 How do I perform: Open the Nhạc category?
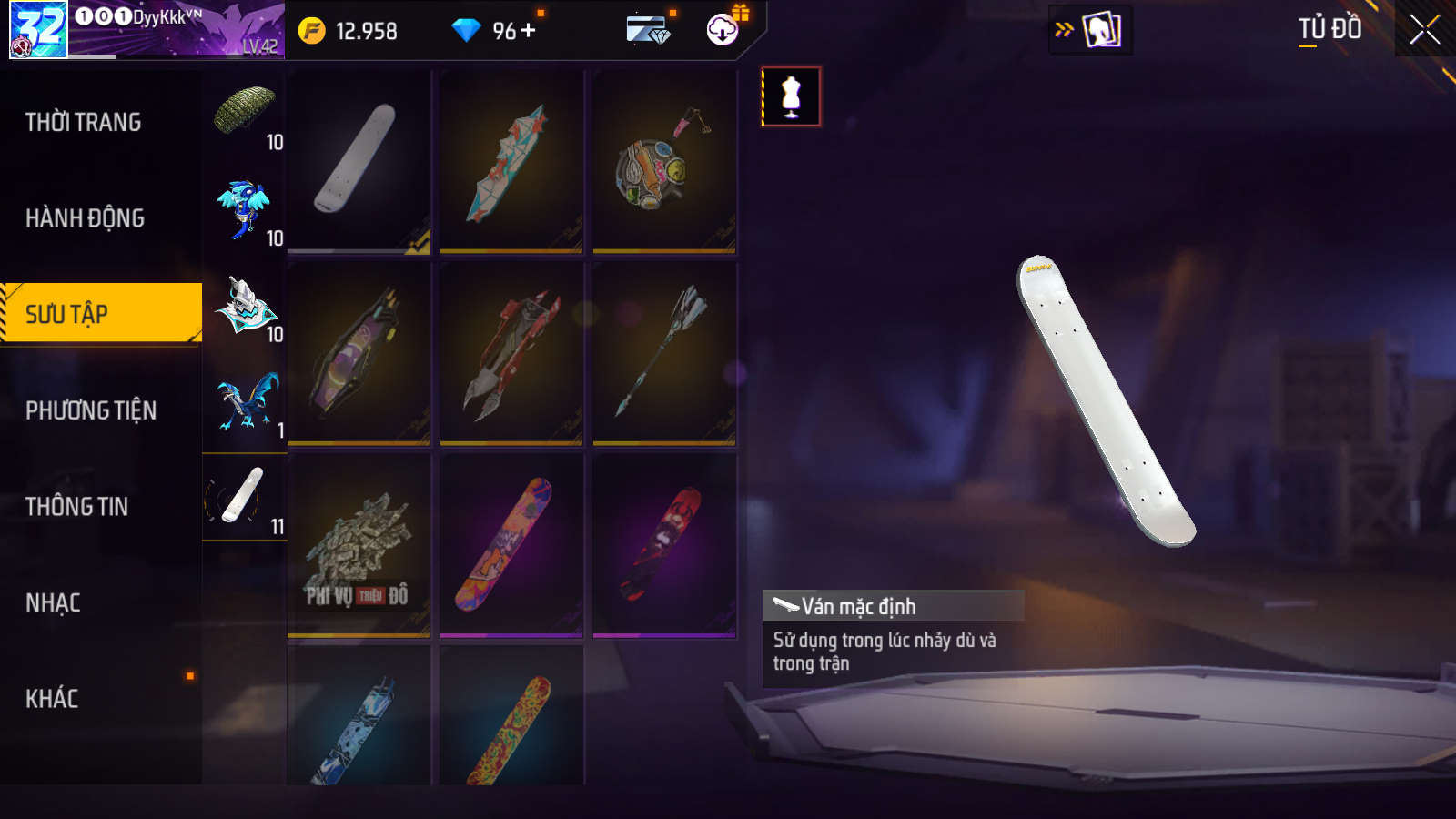pos(54,602)
